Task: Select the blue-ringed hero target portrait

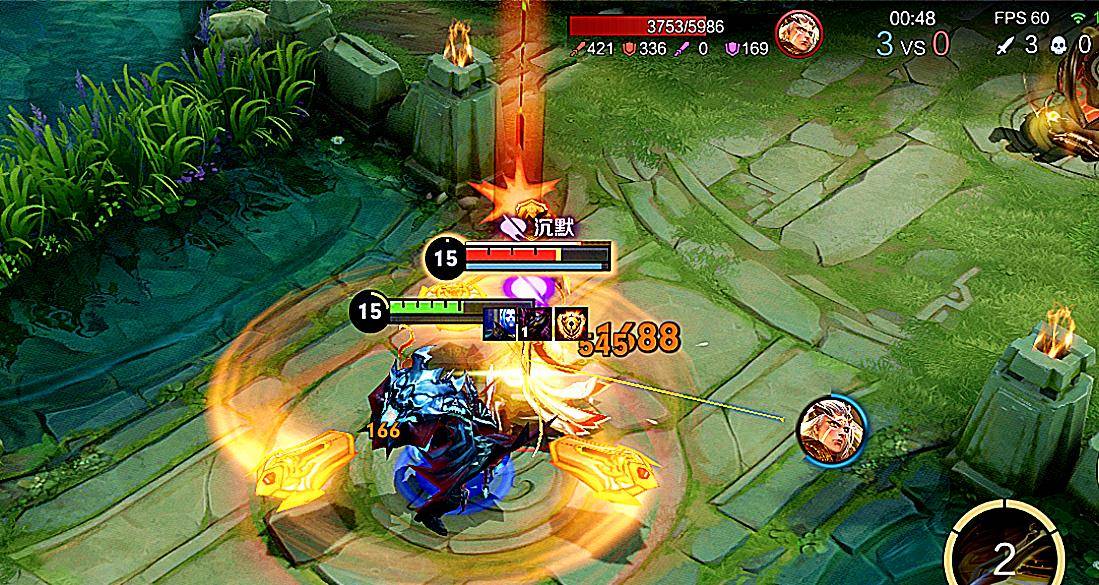Action: 831,428
